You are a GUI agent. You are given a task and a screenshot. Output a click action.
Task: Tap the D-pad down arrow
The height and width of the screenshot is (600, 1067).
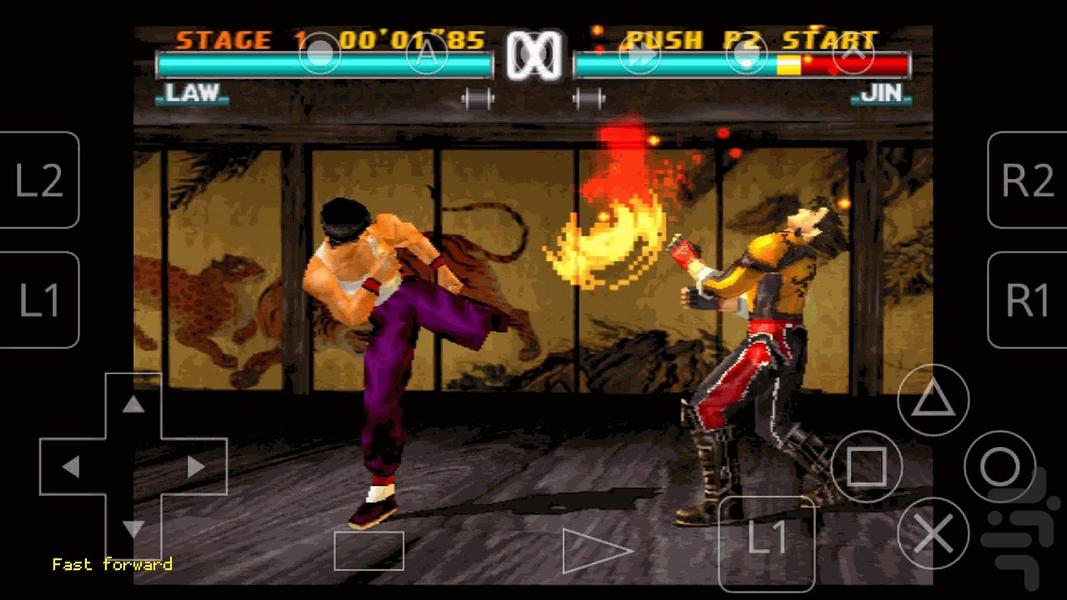point(133,528)
